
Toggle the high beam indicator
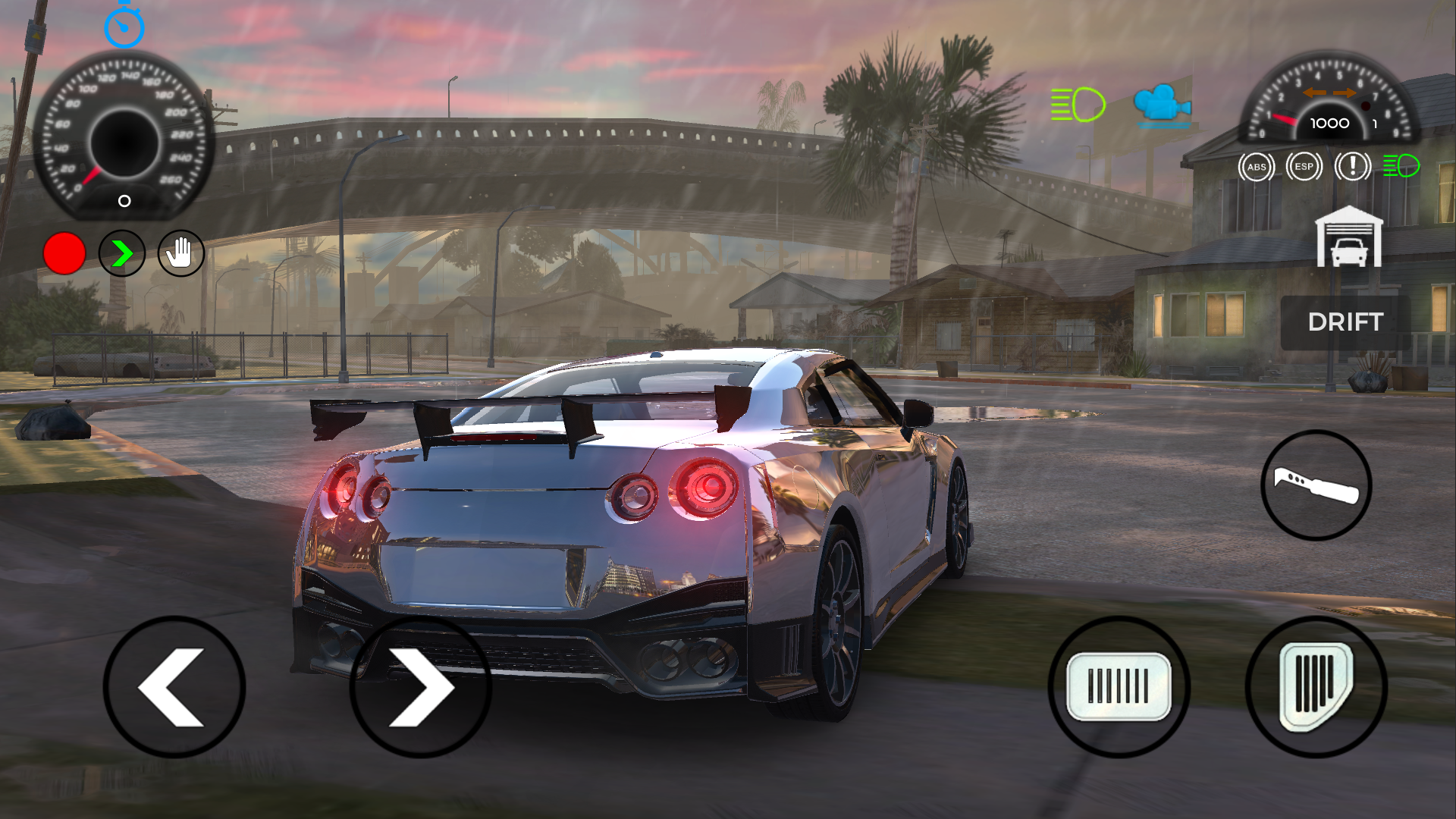(1400, 165)
